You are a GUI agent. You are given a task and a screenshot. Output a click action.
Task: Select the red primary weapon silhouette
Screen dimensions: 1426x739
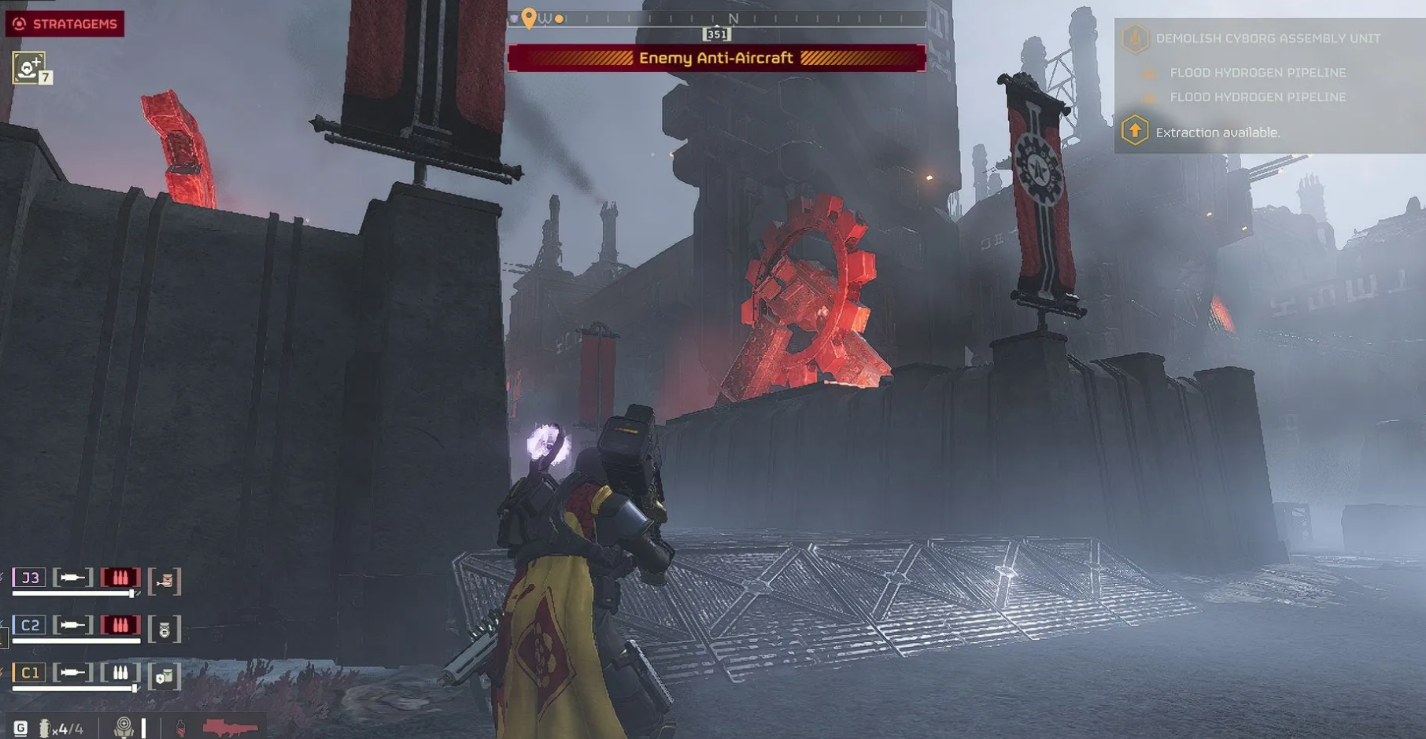click(230, 727)
